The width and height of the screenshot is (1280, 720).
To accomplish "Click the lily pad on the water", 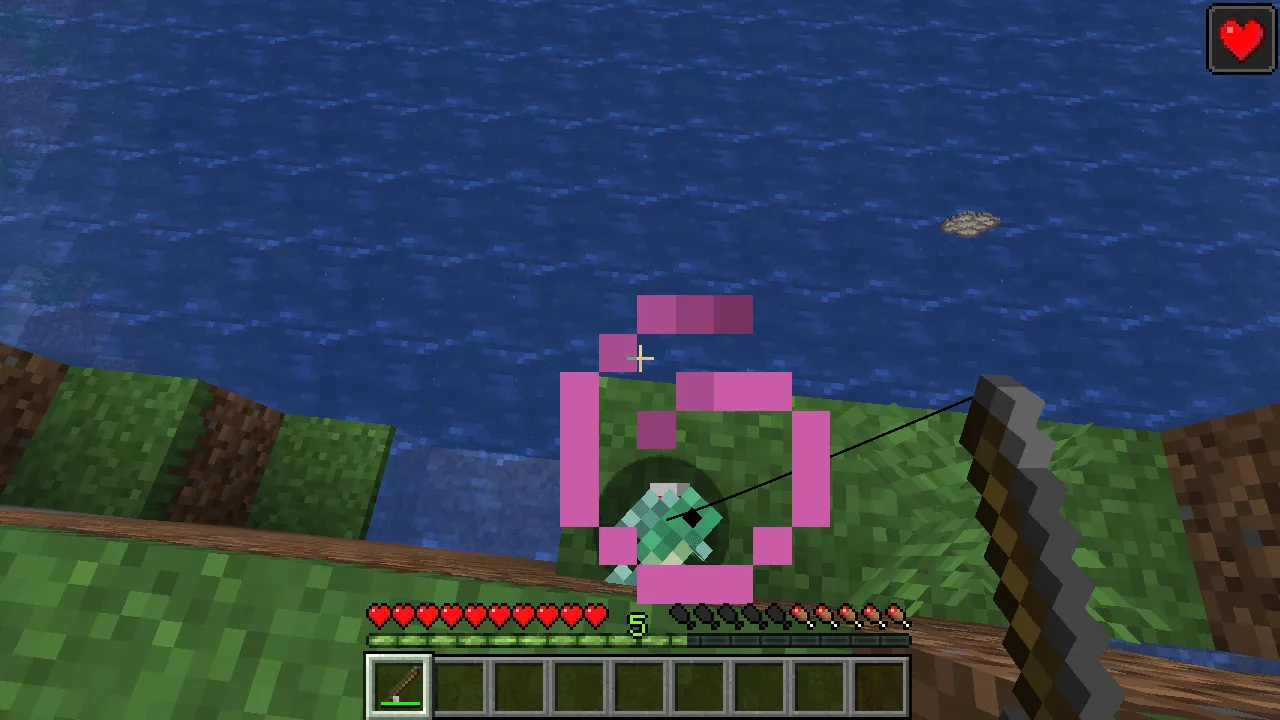I will point(966,223).
